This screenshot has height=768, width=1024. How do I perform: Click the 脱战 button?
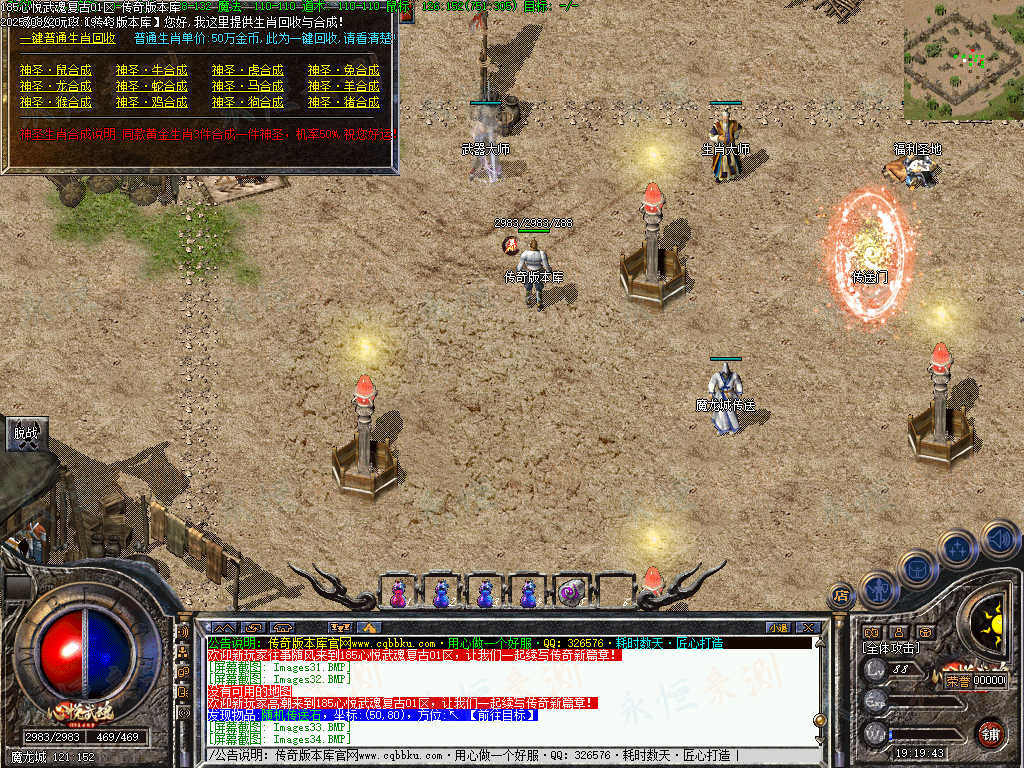click(x=26, y=433)
